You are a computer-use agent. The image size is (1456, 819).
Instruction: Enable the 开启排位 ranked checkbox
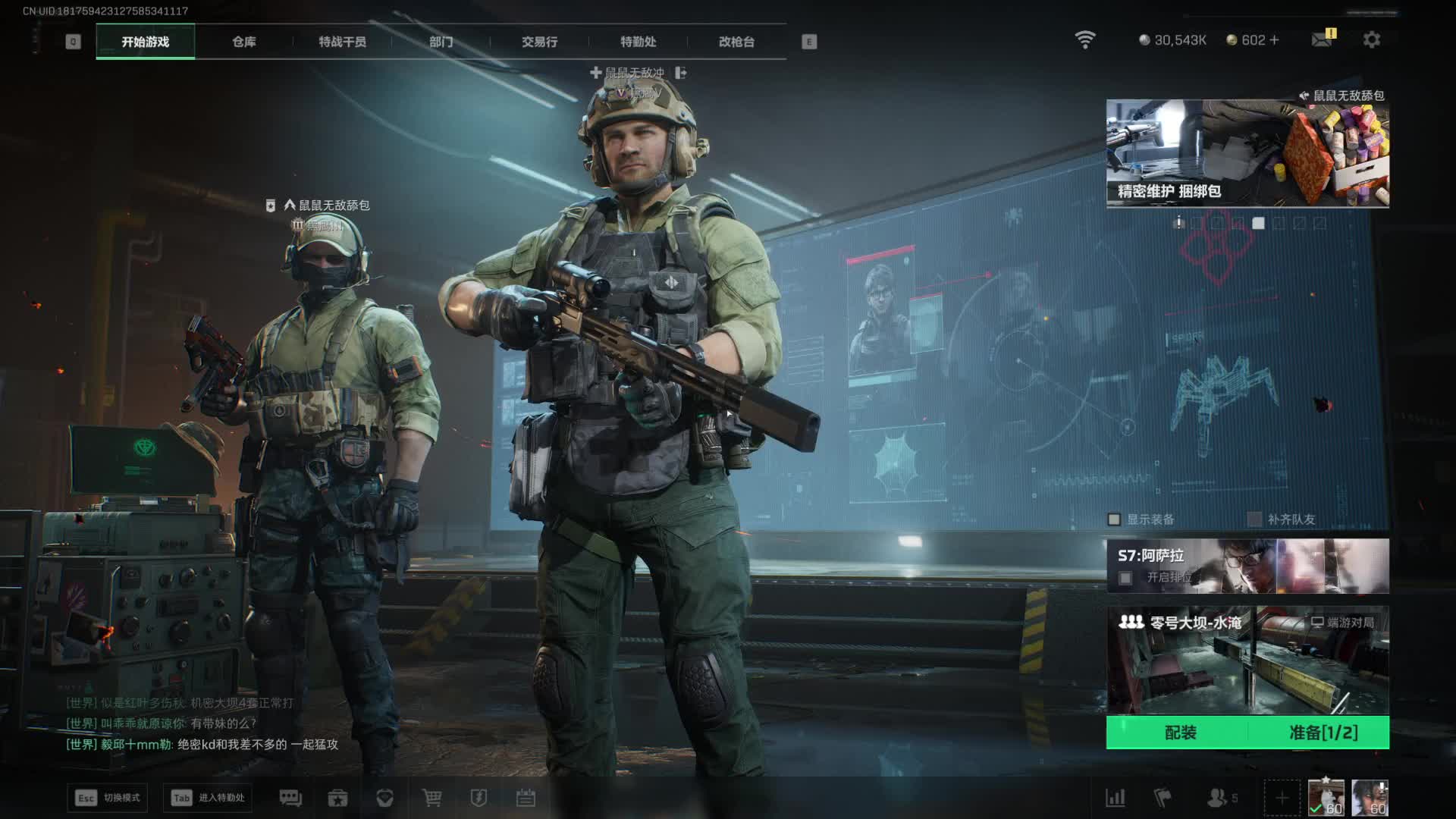1125,578
